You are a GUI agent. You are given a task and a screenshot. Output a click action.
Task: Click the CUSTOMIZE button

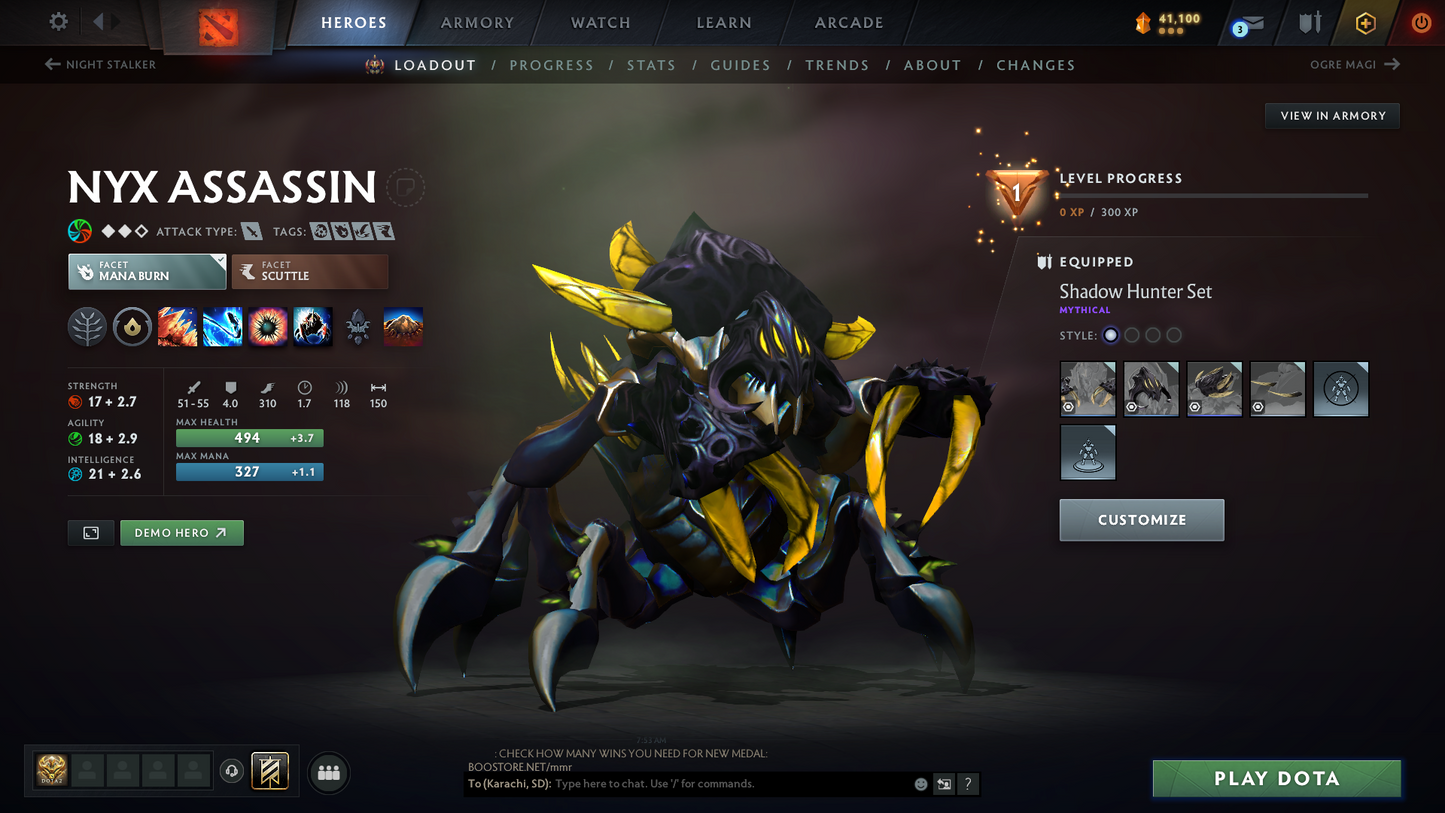coord(1141,519)
